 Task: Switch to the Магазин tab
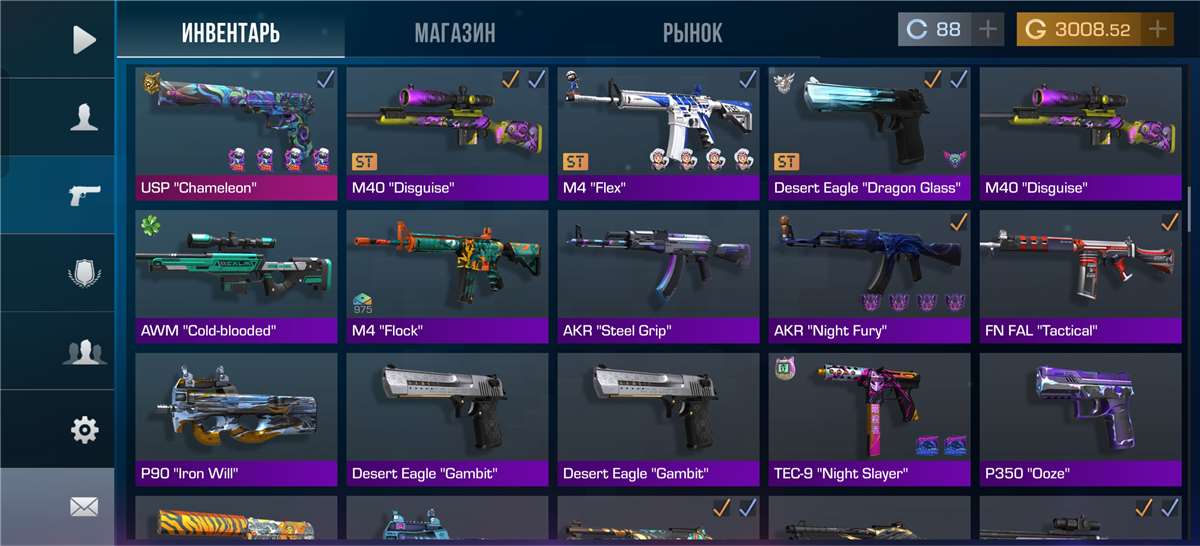[x=455, y=32]
